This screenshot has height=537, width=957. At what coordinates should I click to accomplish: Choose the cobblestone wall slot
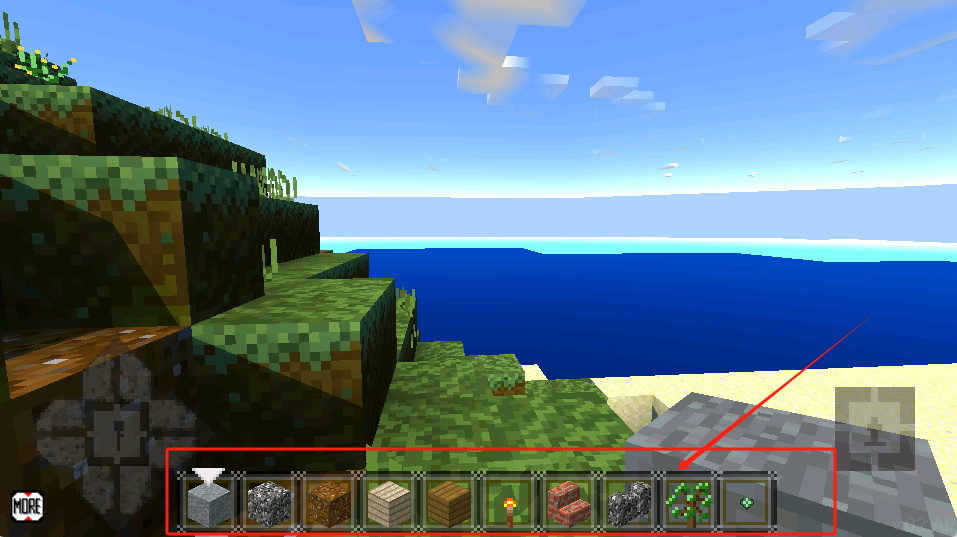[x=628, y=500]
